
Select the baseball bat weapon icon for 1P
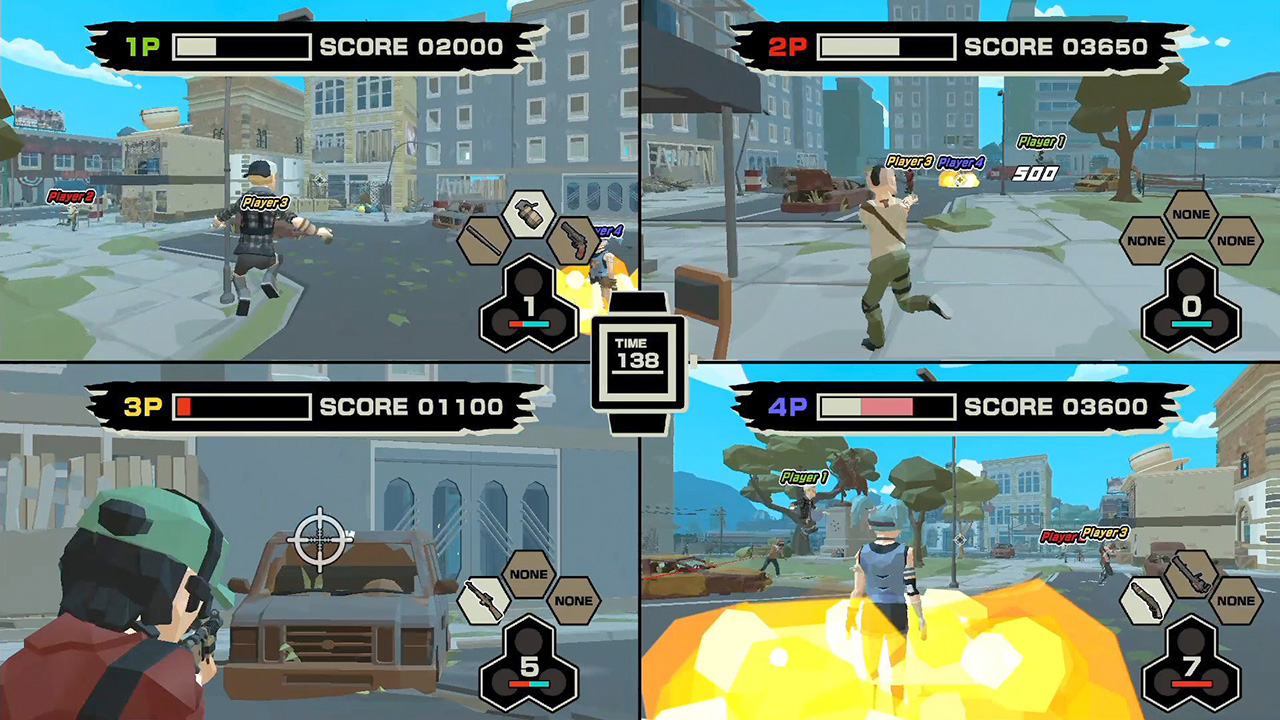483,240
